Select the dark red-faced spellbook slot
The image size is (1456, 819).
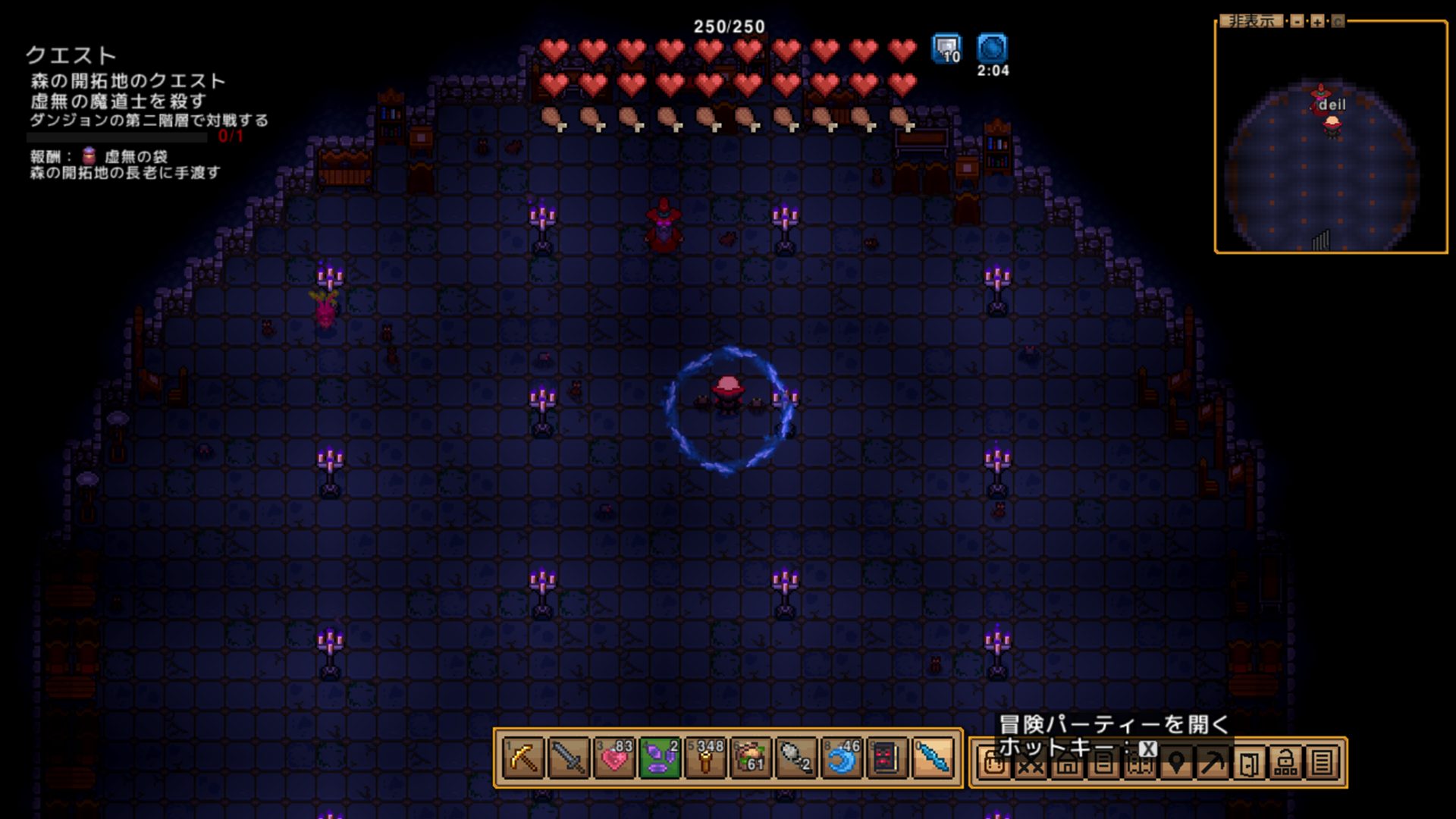pyautogui.click(x=887, y=758)
